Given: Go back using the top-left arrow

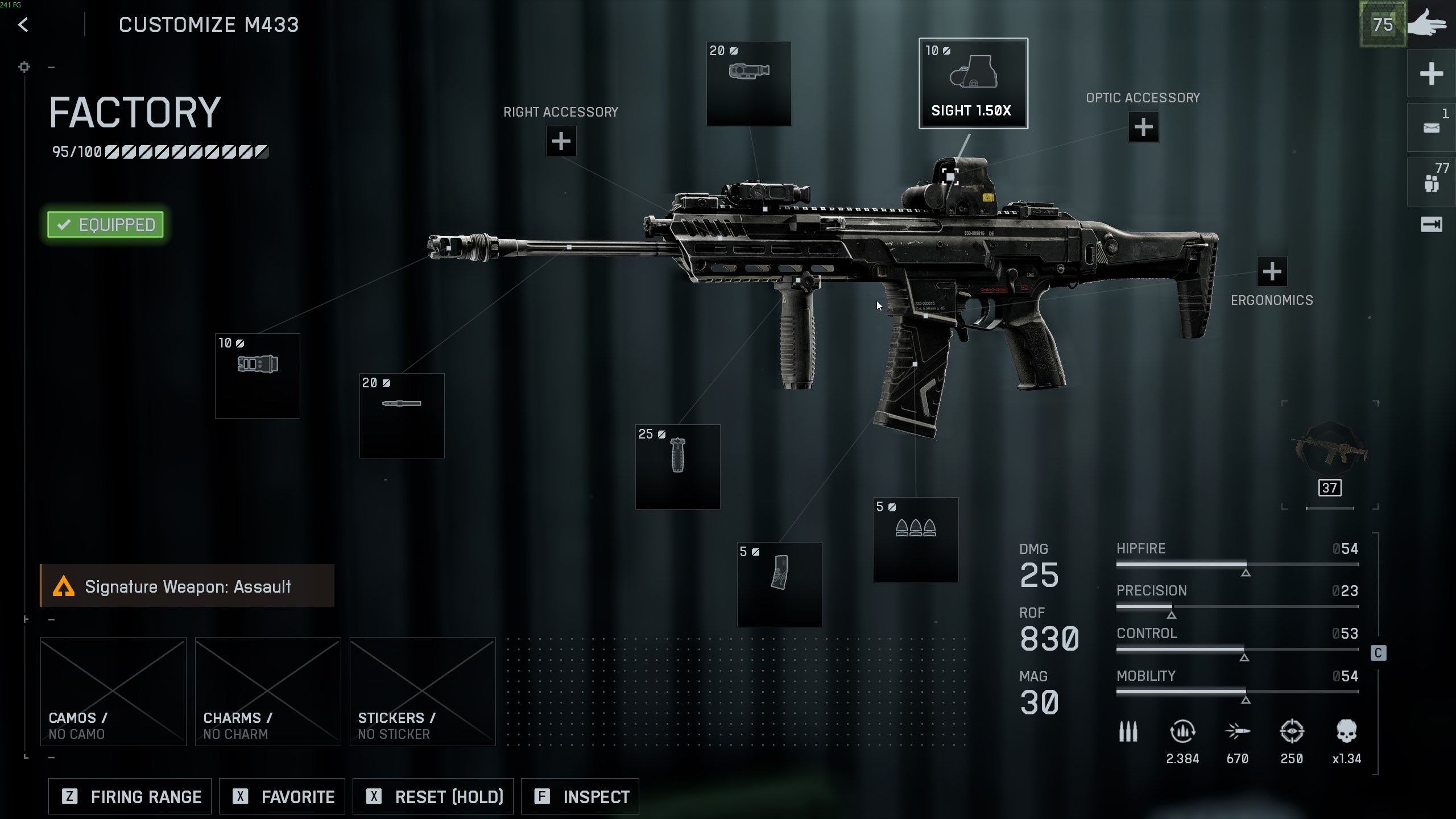Looking at the screenshot, I should (x=23, y=25).
